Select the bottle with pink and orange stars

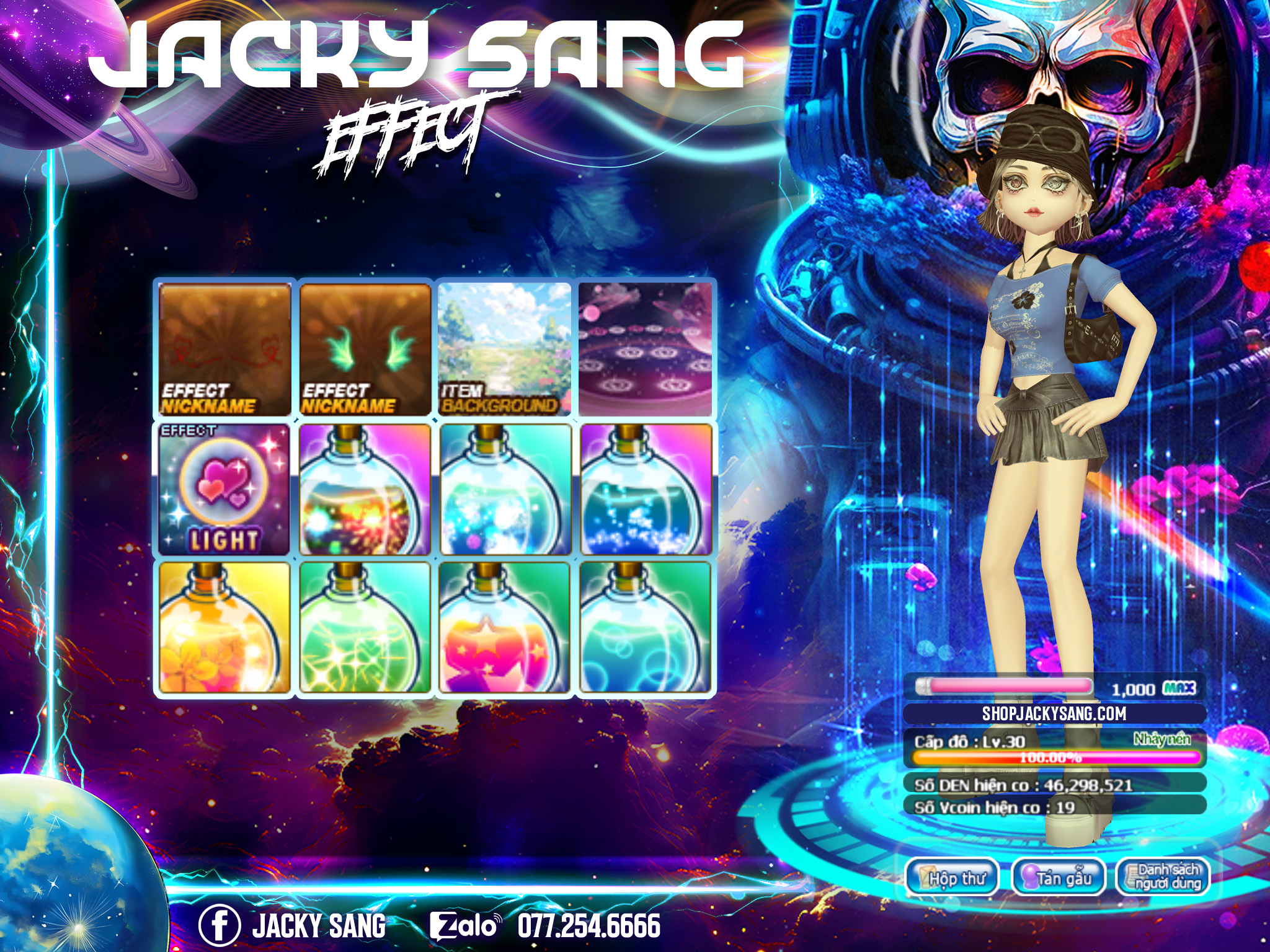[x=505, y=627]
